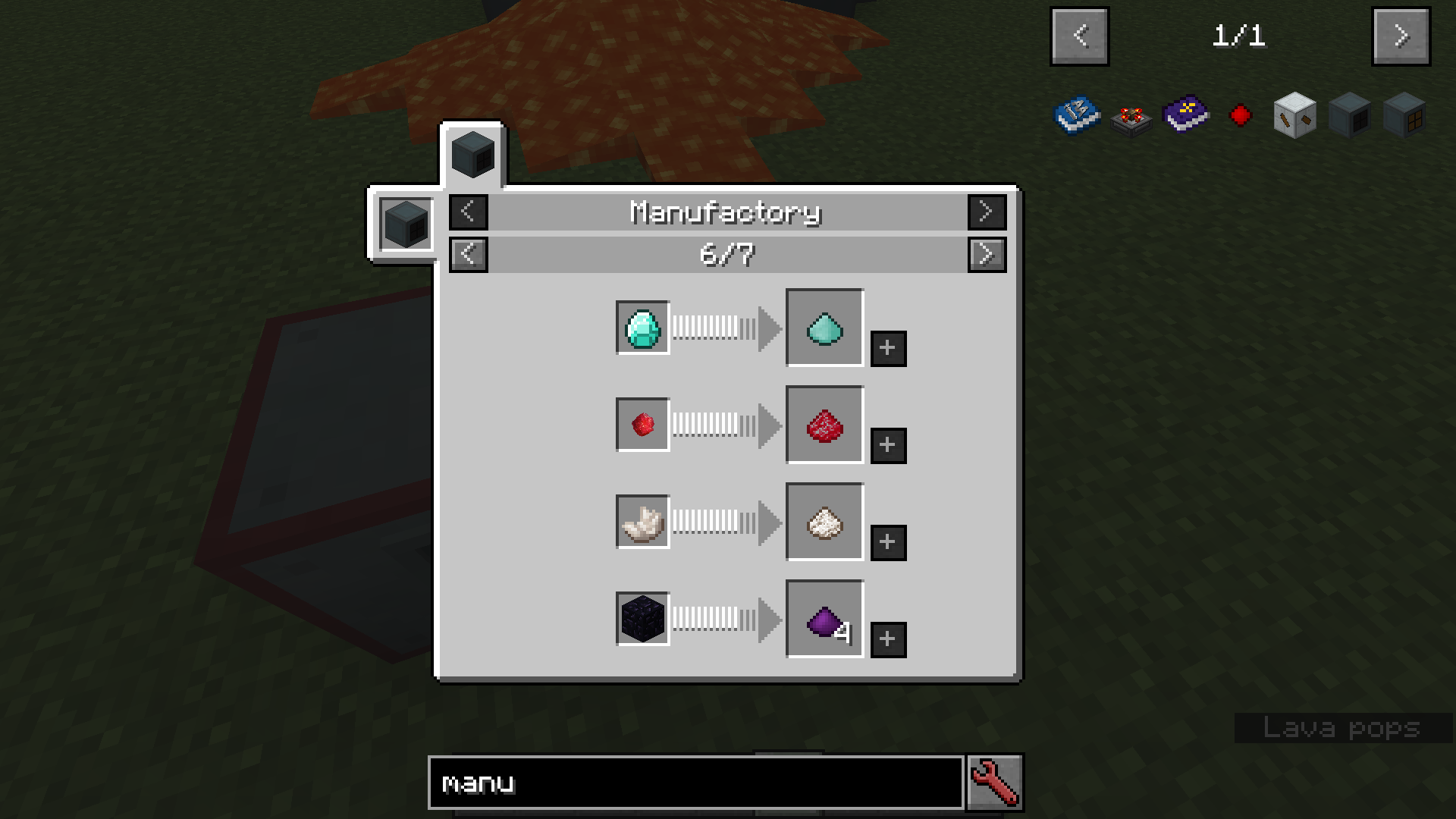Go to previous item list page
1456x819 pixels.
pyautogui.click(x=1079, y=36)
